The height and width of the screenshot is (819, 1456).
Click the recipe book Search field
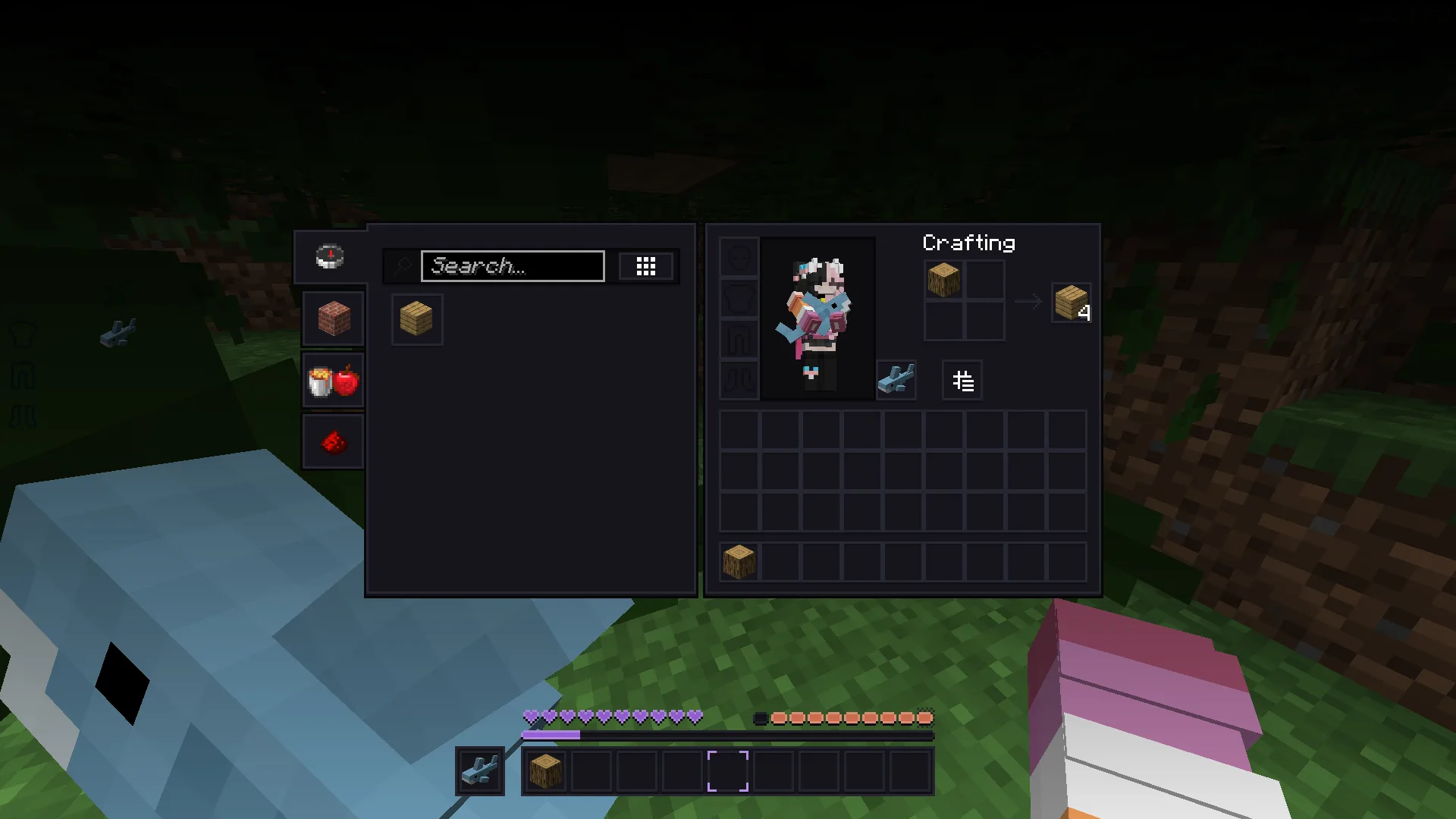(x=513, y=266)
